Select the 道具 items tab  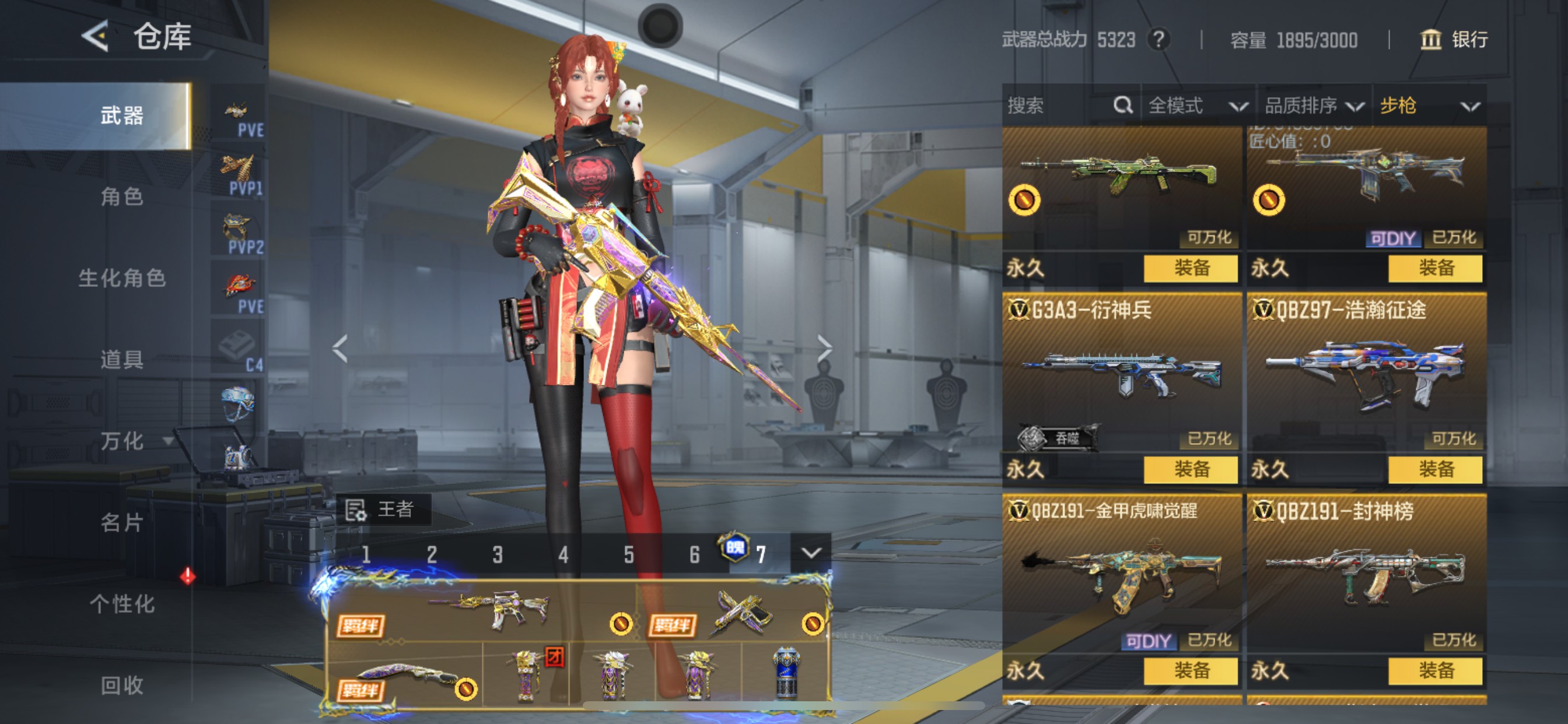tap(122, 360)
